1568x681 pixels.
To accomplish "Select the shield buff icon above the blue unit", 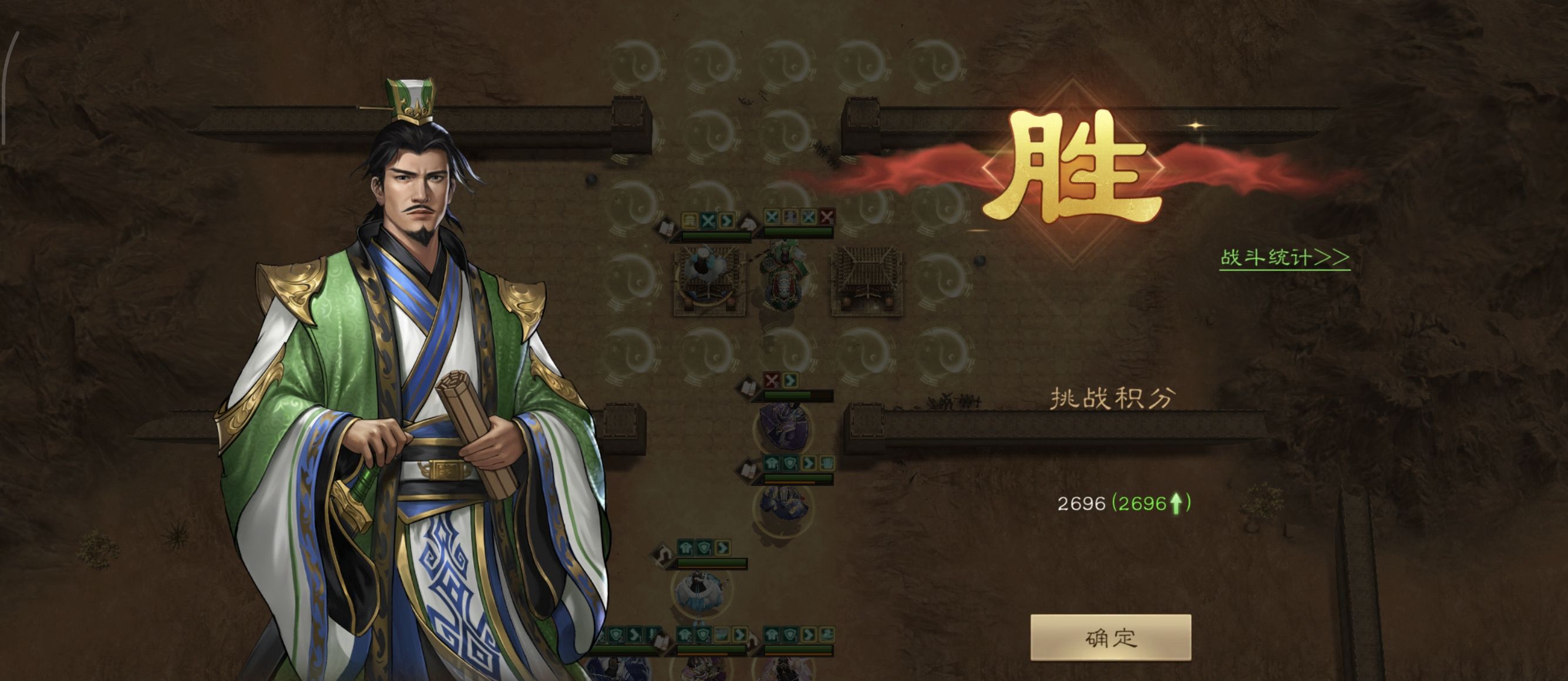I will coord(790,463).
